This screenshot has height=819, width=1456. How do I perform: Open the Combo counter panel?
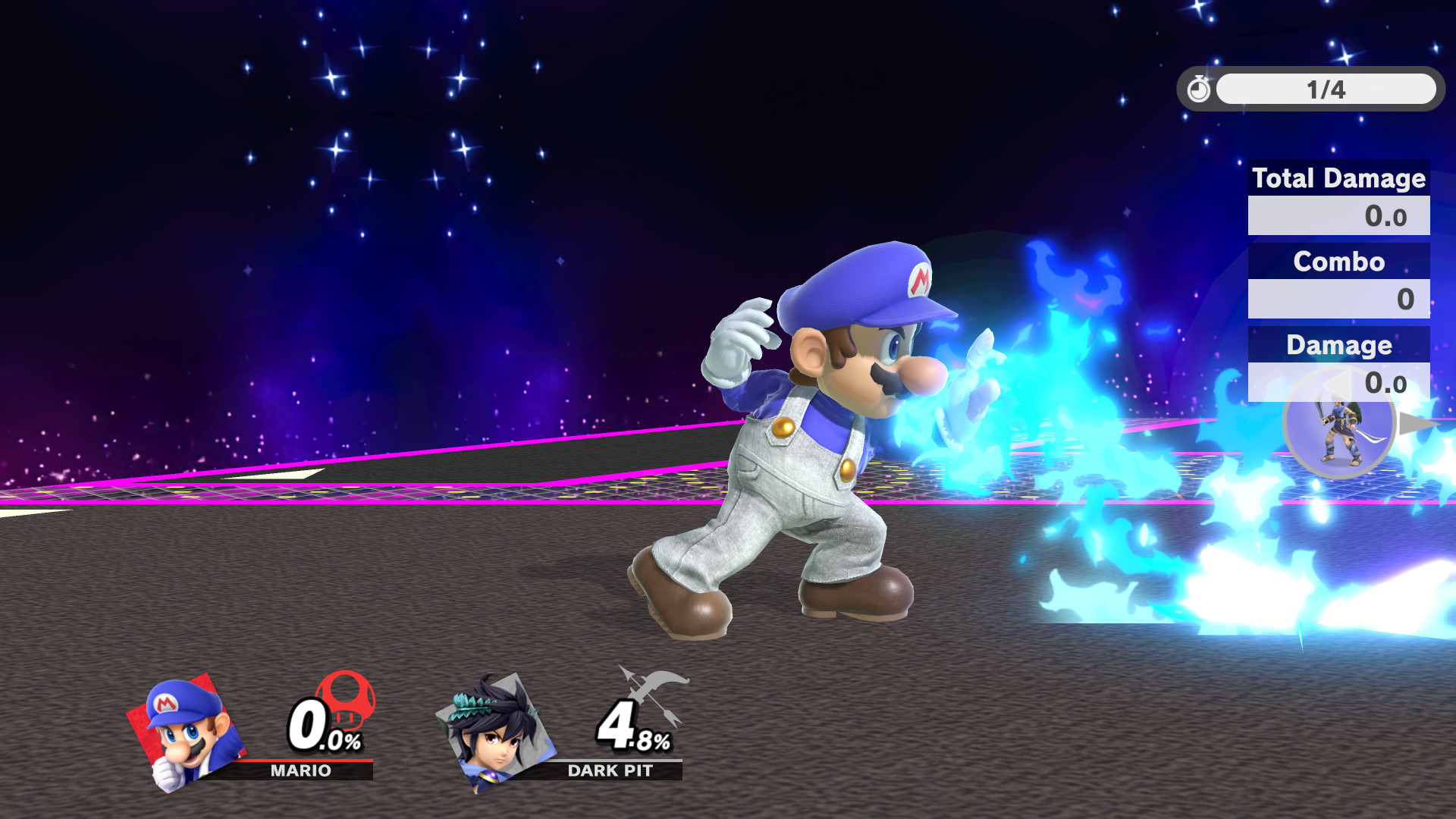coord(1338,262)
